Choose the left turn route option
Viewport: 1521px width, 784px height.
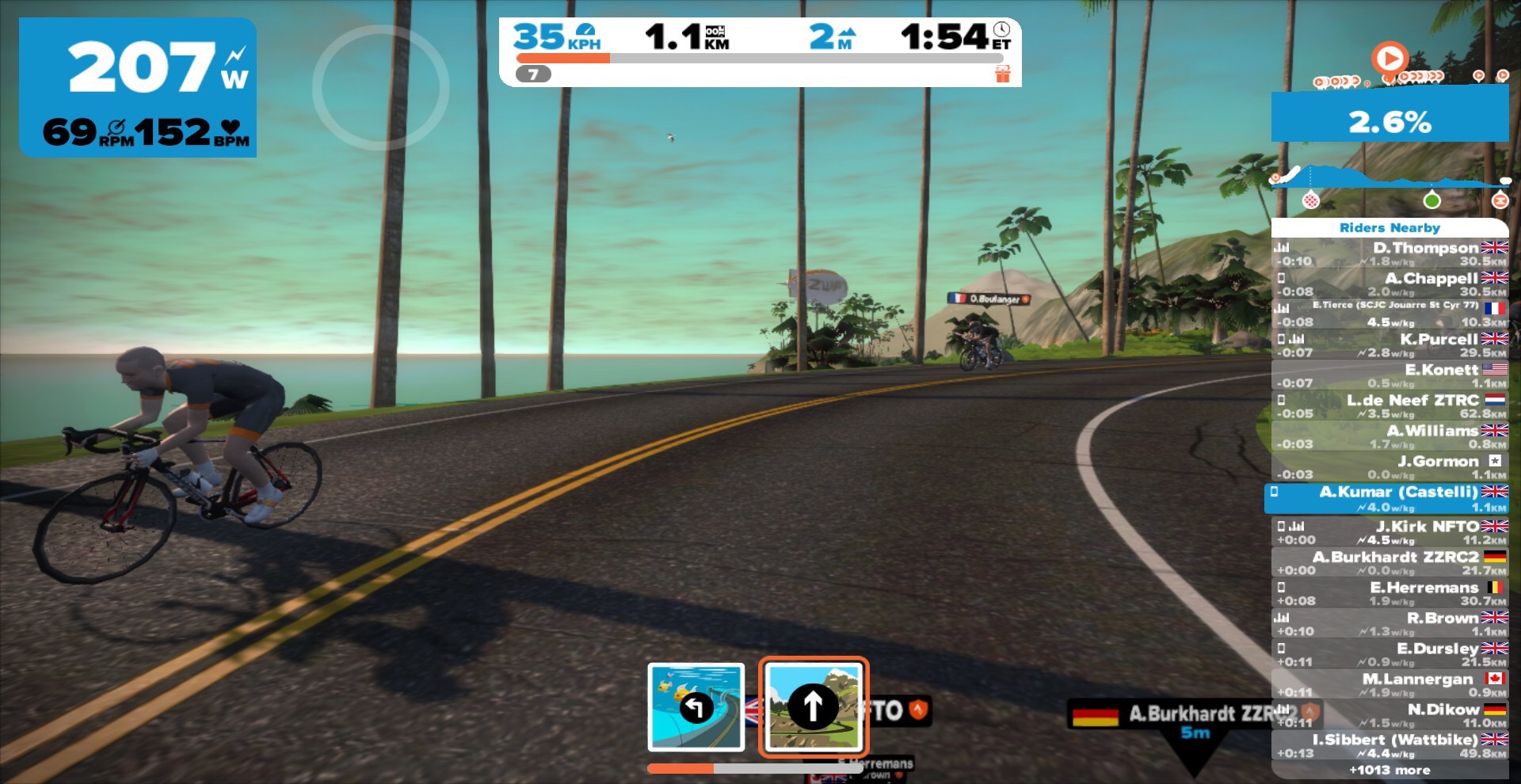pos(696,706)
